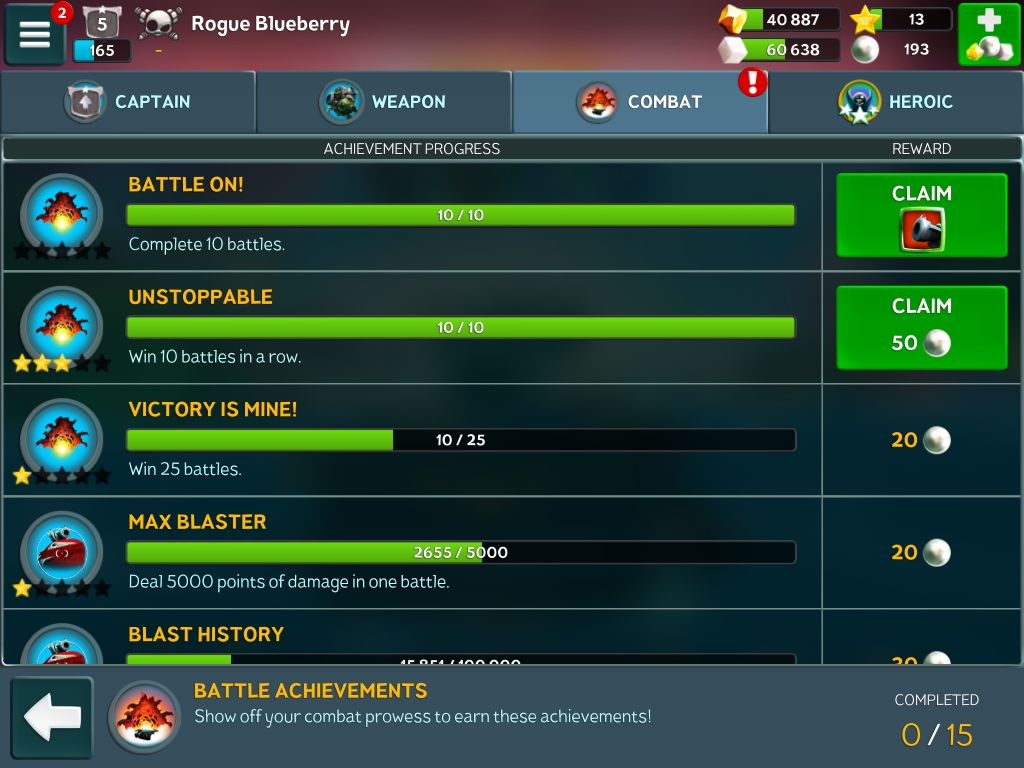Select the Combat tab
Viewport: 1024px width, 768px height.
(x=640, y=102)
